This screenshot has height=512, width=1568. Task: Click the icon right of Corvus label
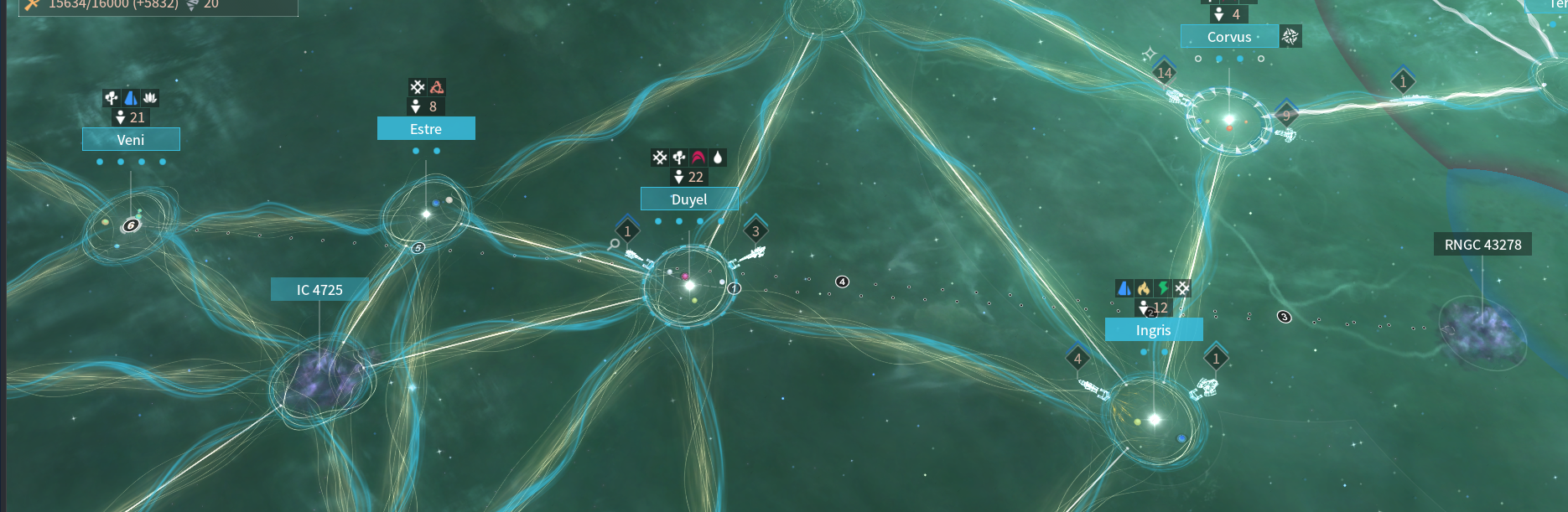(1290, 36)
